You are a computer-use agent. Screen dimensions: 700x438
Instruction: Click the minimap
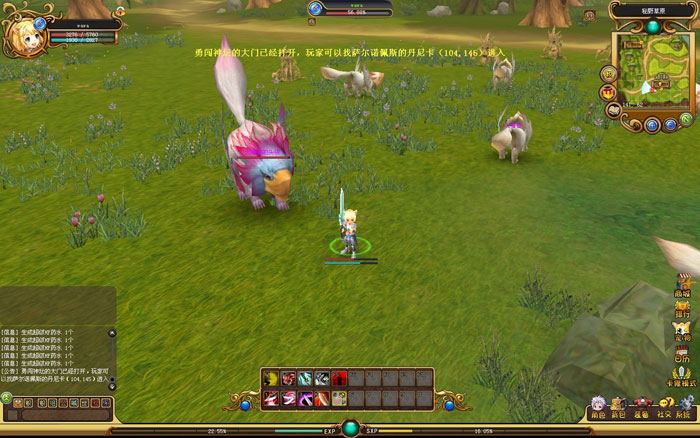(x=652, y=68)
